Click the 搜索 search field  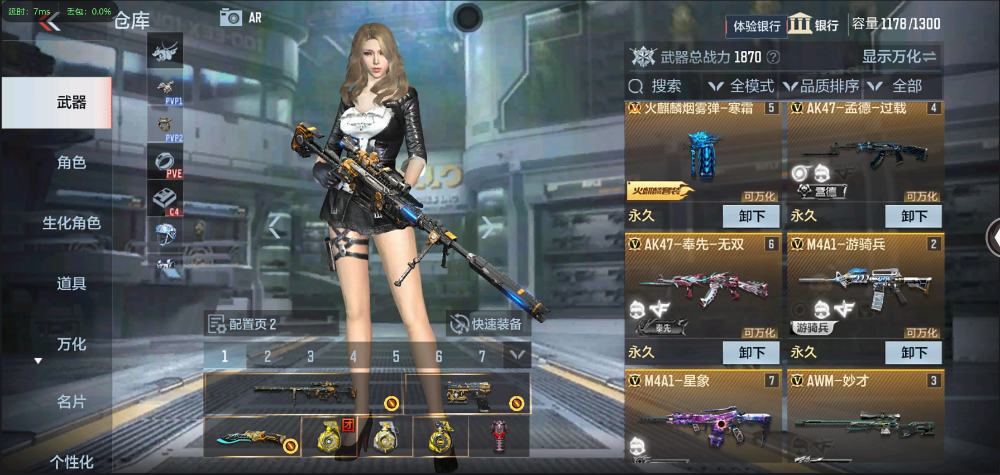tap(666, 86)
